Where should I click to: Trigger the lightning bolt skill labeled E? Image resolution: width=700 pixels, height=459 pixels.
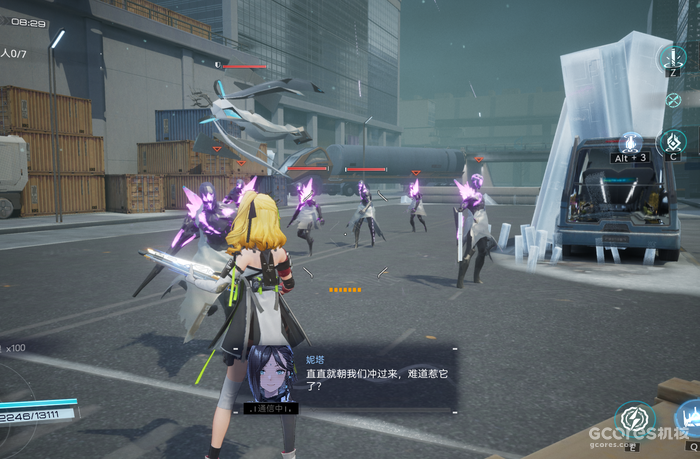(633, 418)
